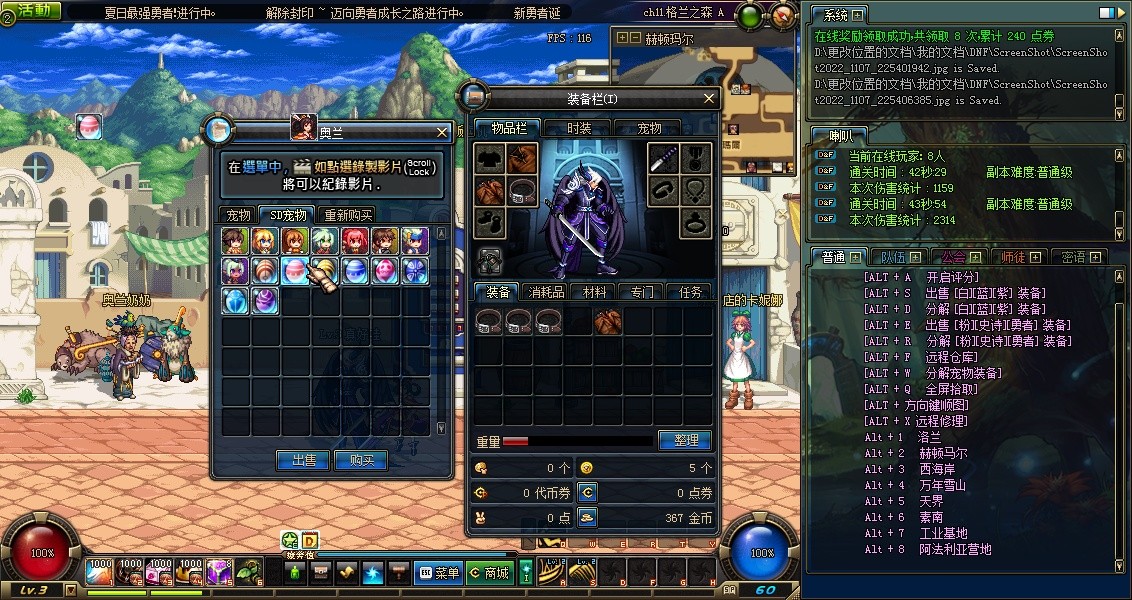The image size is (1132, 600).
Task: Switch to the 材料 materials tab
Action: point(594,292)
